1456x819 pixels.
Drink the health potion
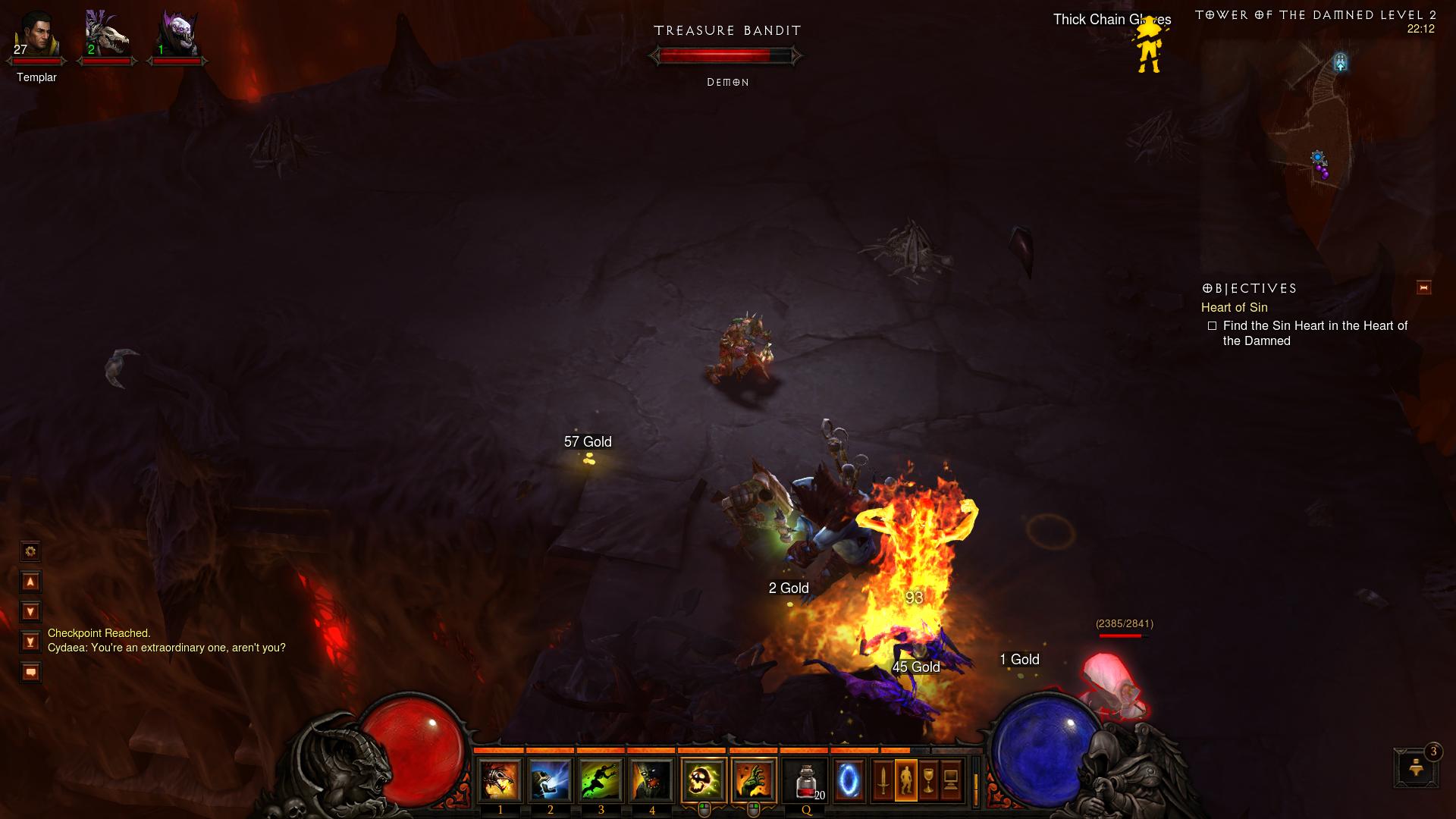(806, 780)
